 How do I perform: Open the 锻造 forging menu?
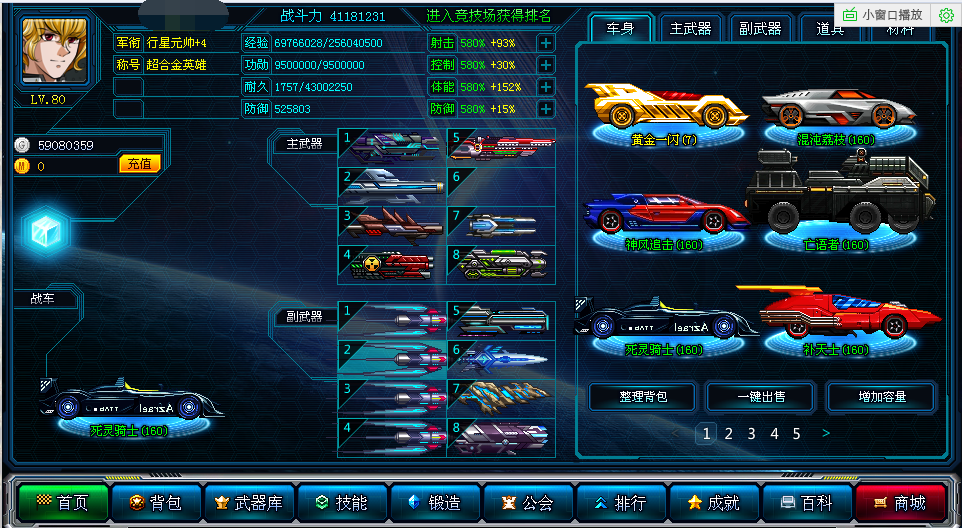point(435,503)
